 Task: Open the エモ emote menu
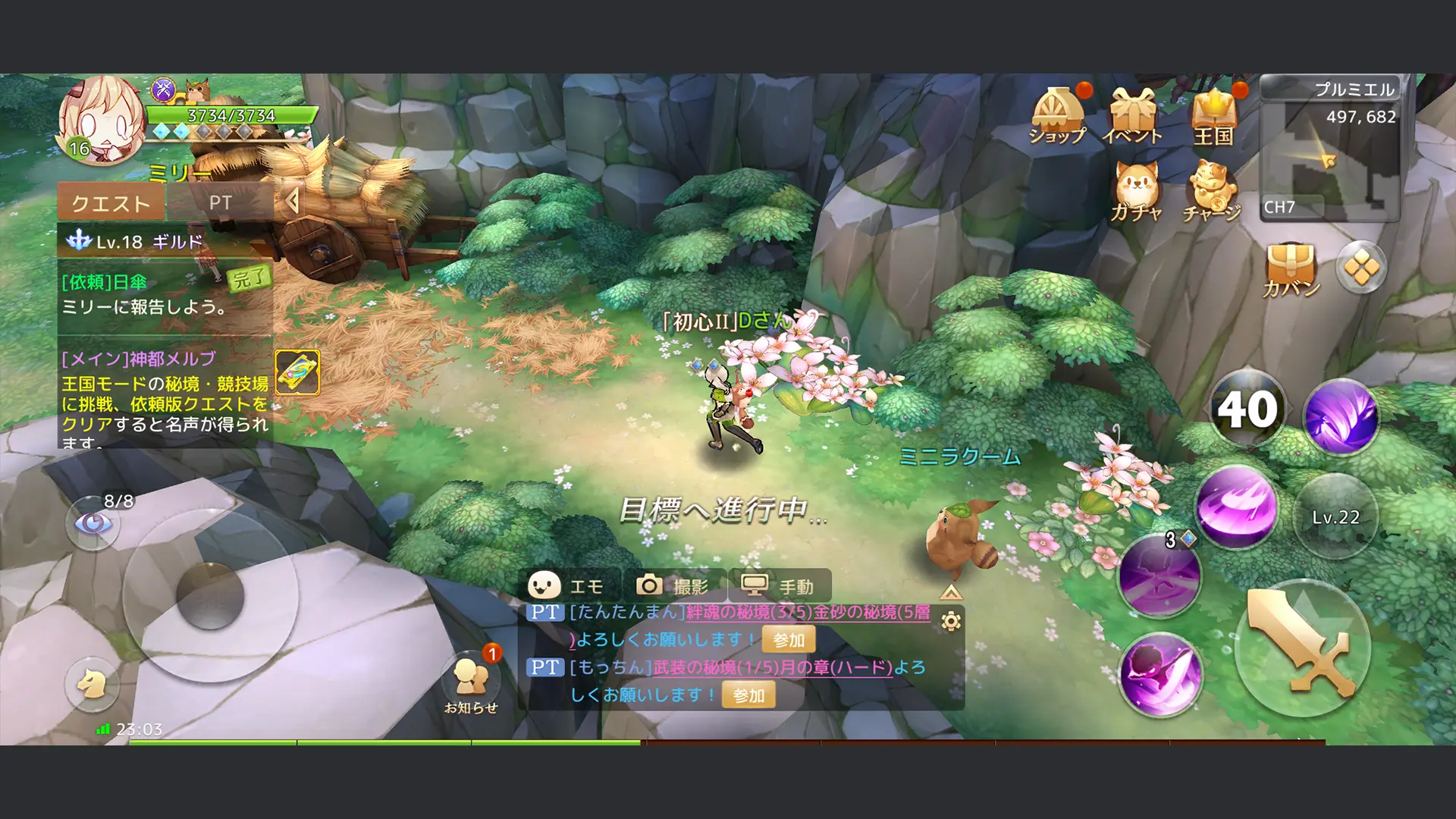click(x=569, y=585)
